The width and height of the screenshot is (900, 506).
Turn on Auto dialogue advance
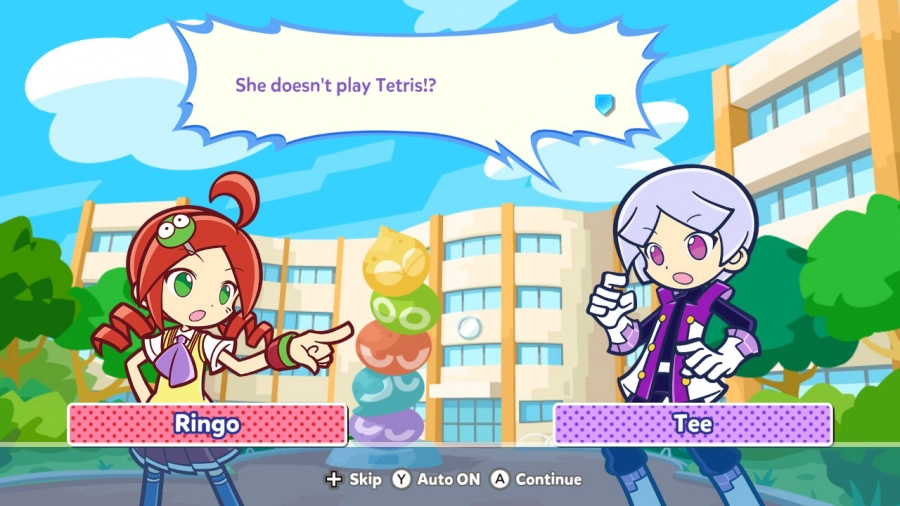pos(437,479)
